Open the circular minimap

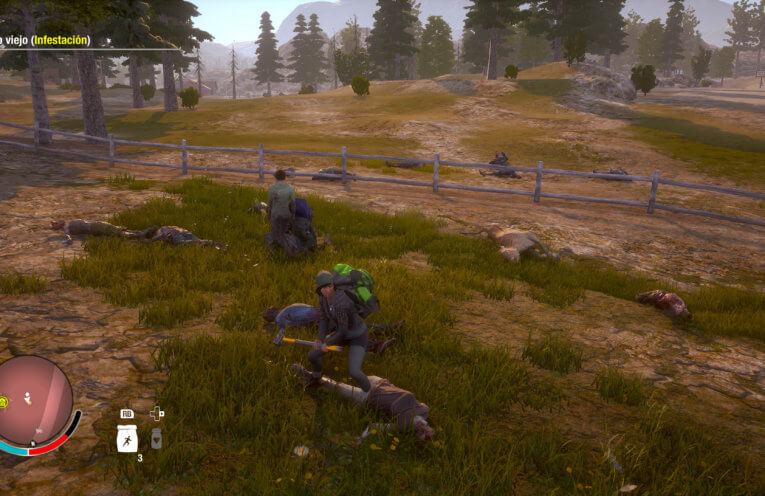[36, 400]
